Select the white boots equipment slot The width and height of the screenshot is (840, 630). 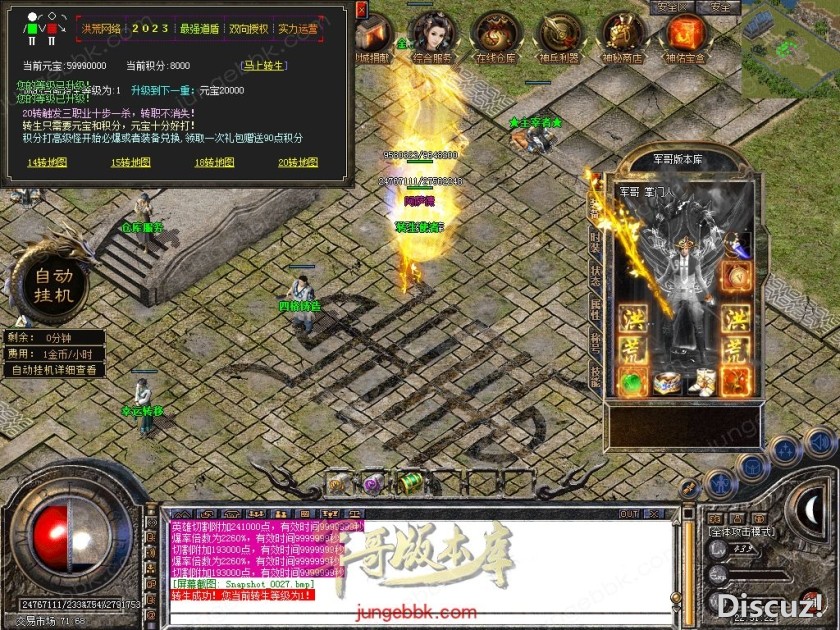click(701, 381)
